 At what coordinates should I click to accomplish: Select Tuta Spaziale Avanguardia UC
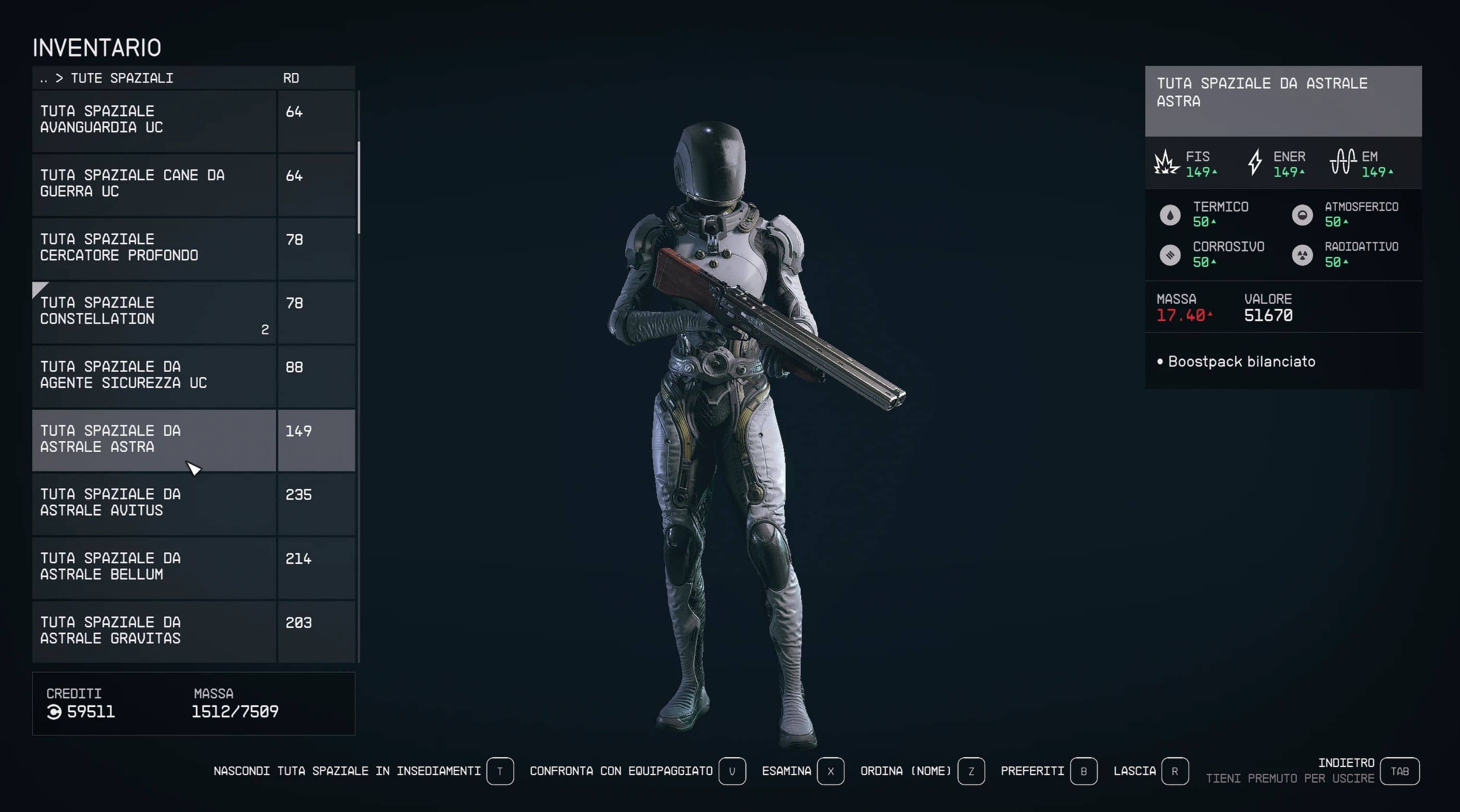point(153,119)
